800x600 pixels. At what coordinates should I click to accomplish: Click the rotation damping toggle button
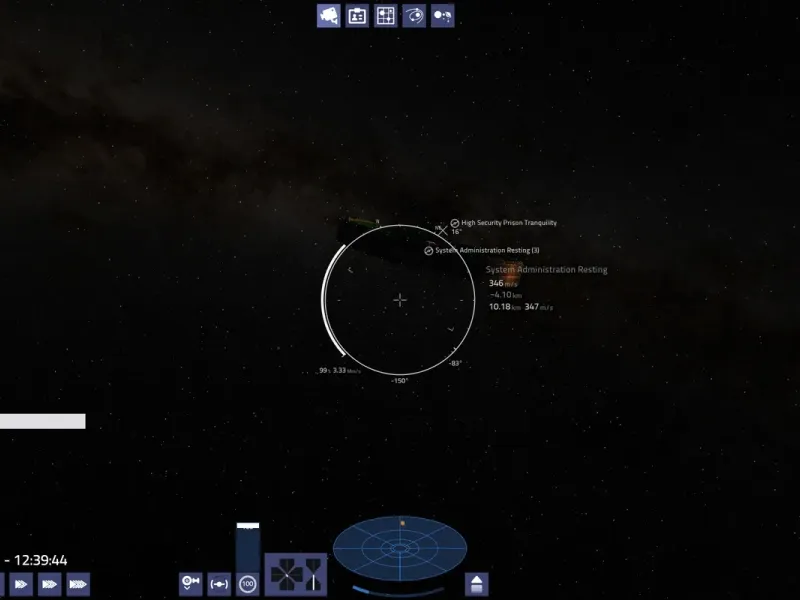190,582
